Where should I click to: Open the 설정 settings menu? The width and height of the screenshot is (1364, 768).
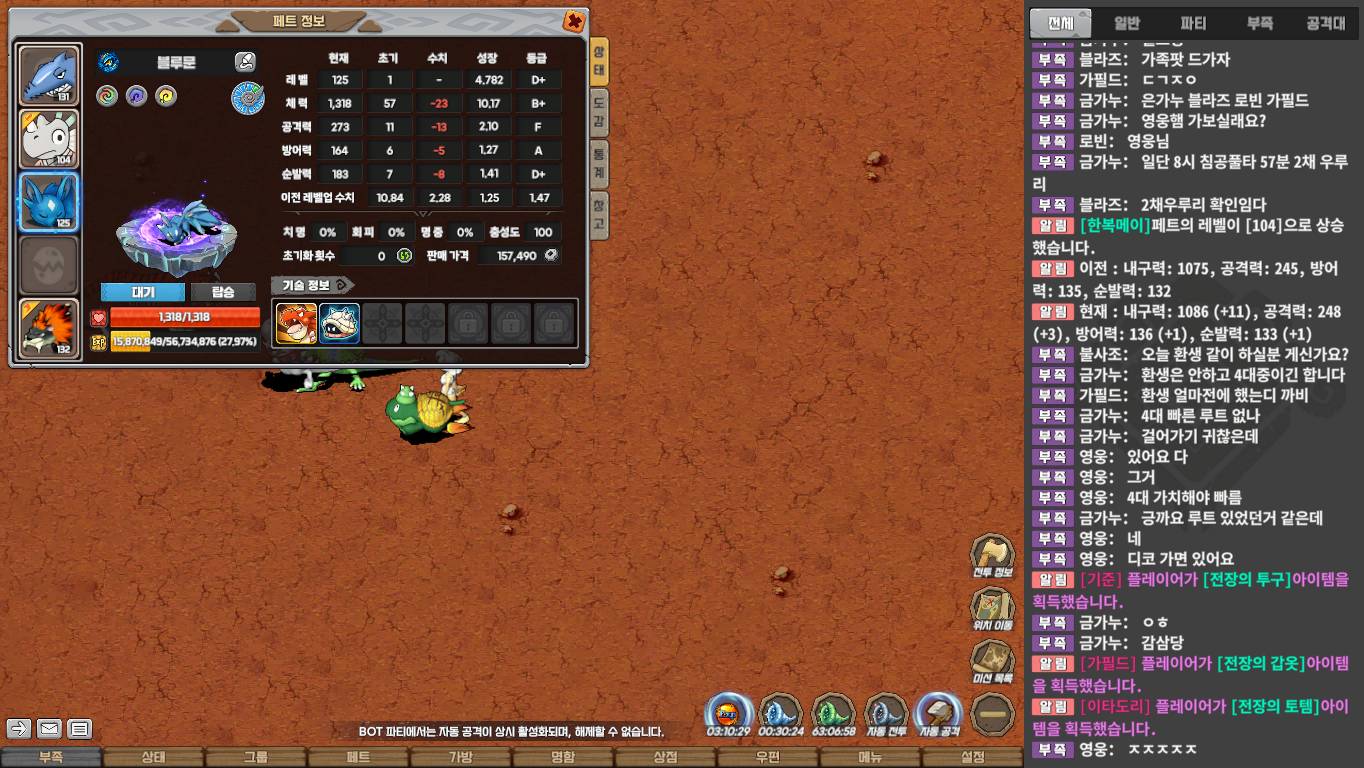coord(972,757)
